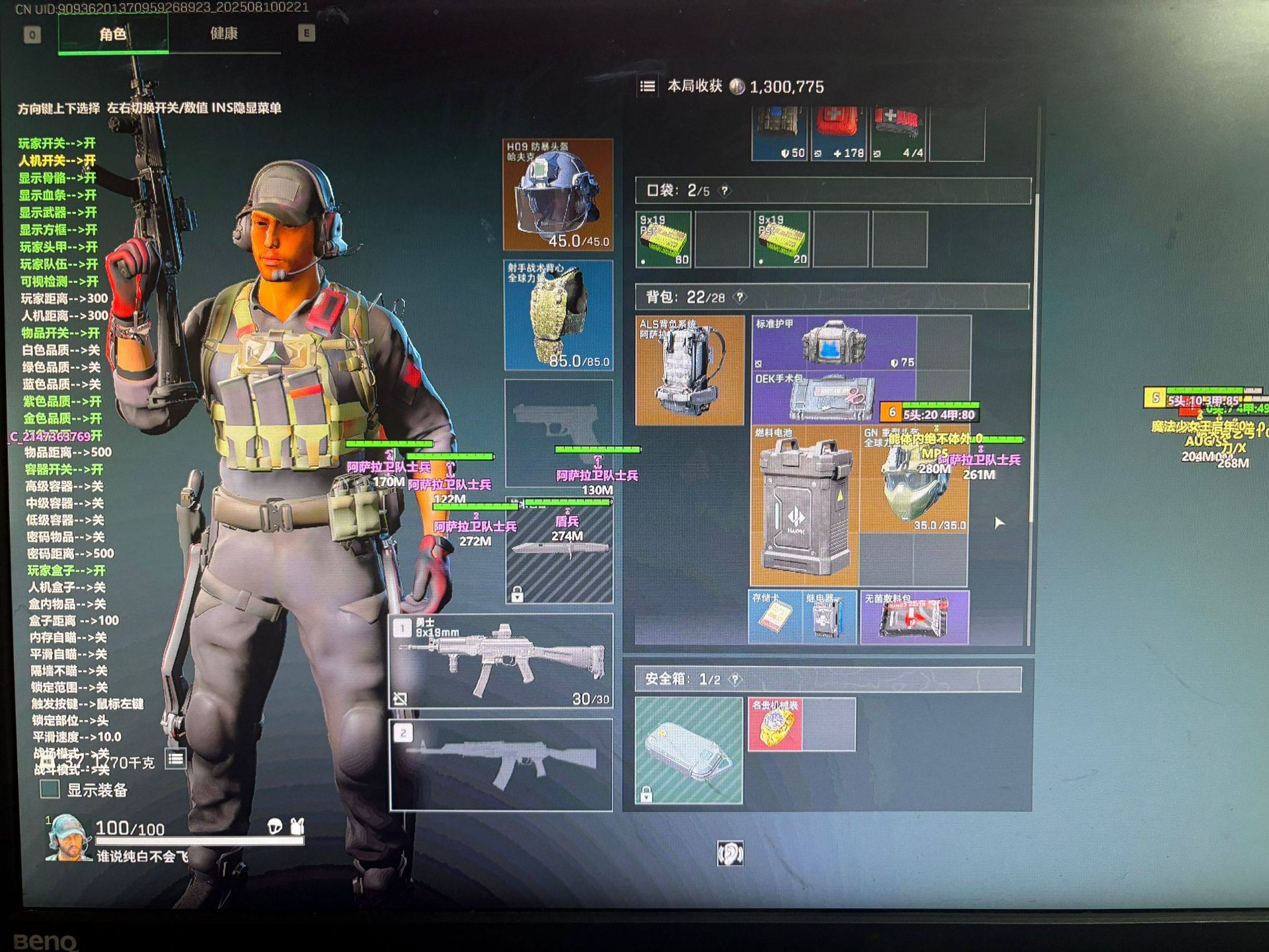The height and width of the screenshot is (952, 1269).
Task: Open the safe box container slot
Action: [689, 751]
